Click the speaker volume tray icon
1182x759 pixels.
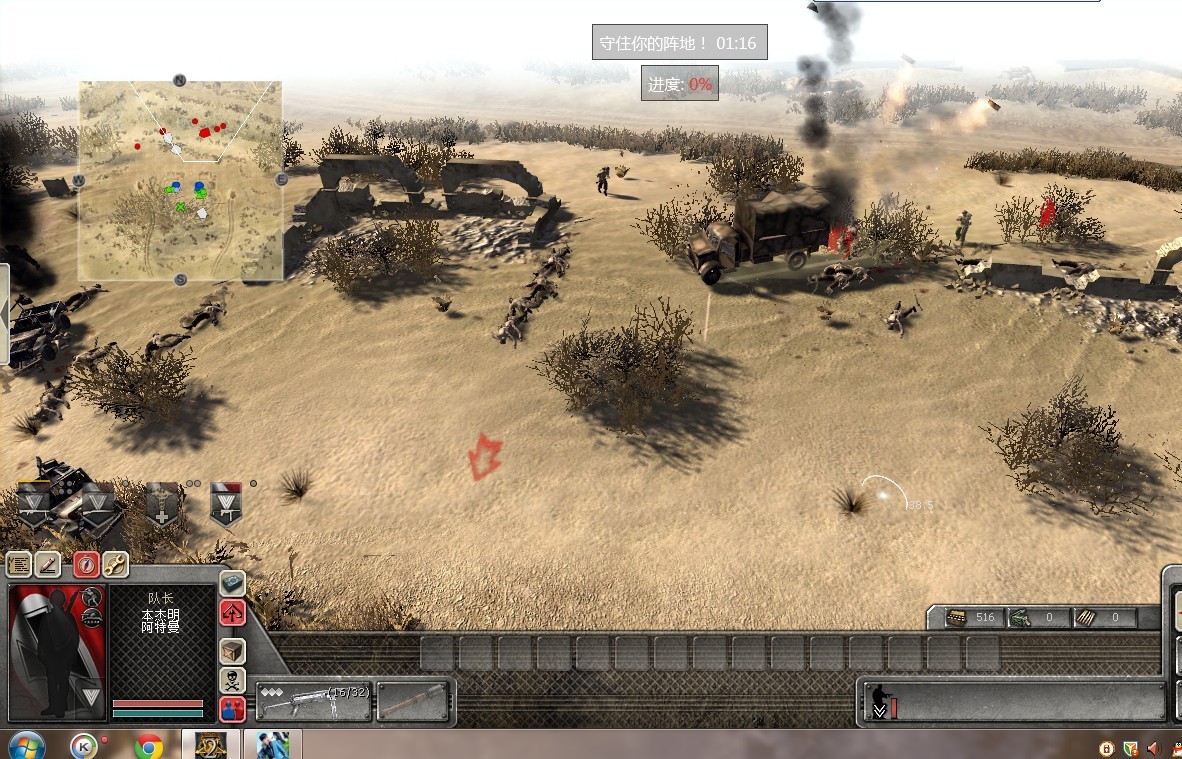click(1153, 748)
